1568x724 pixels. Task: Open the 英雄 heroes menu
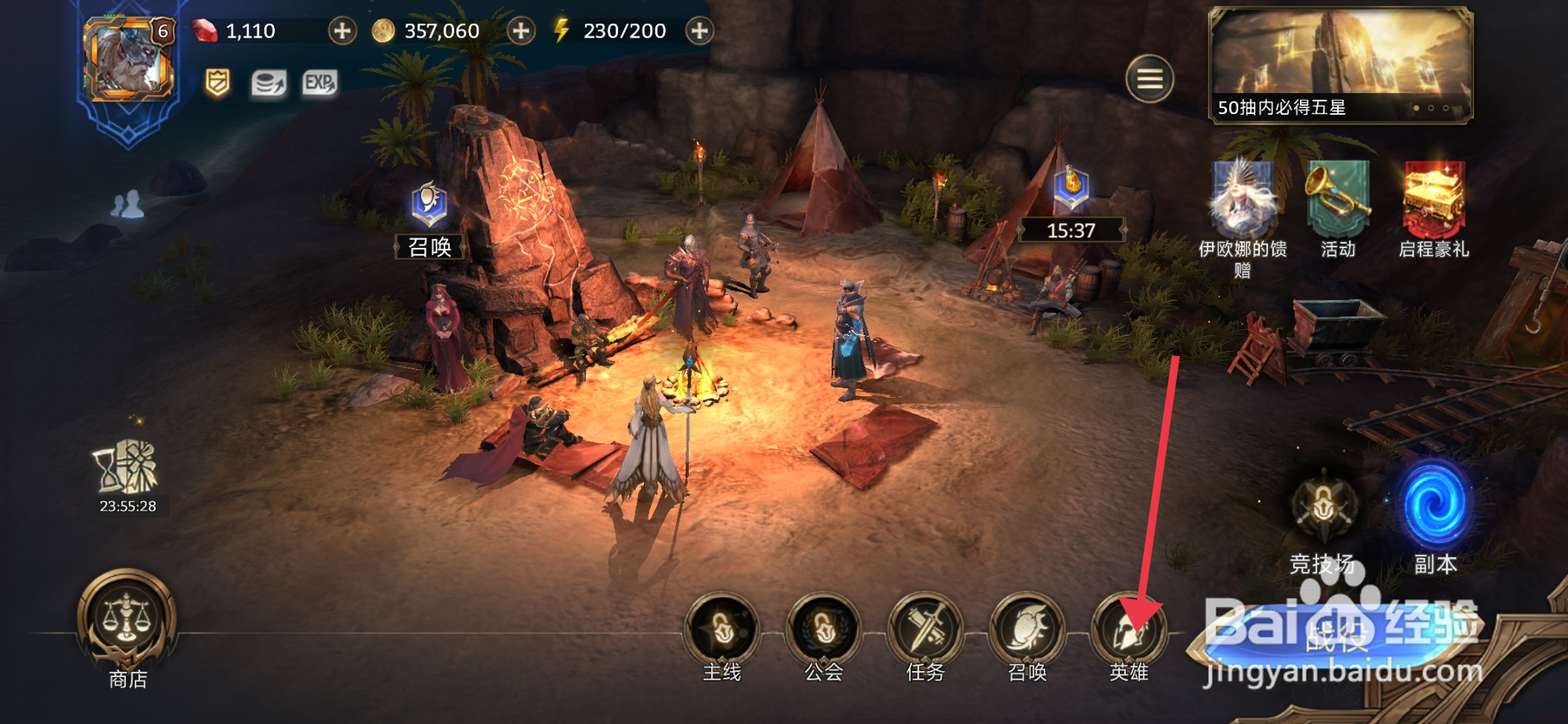[x=1129, y=631]
